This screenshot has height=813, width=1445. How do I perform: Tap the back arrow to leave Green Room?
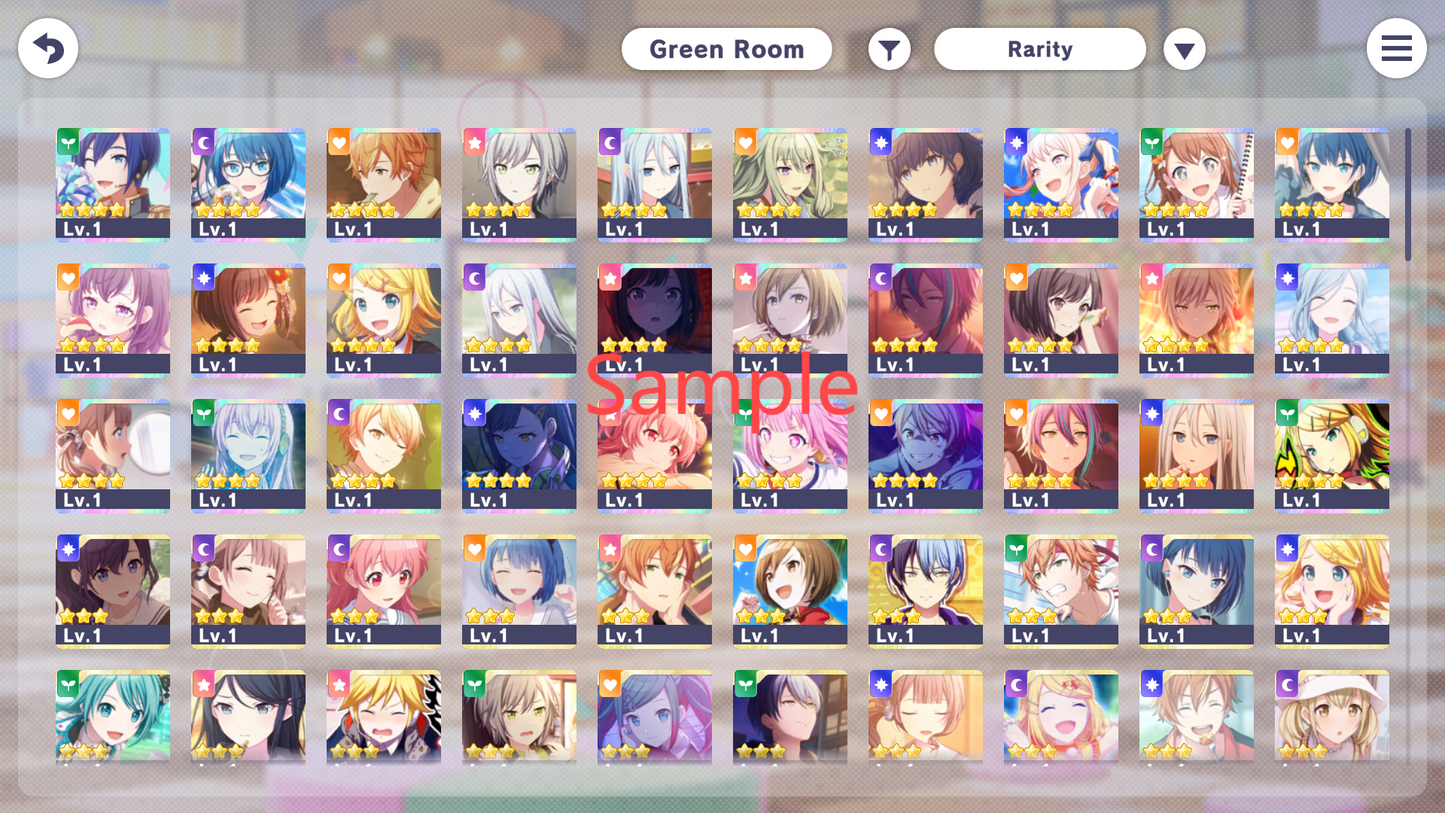pos(47,48)
